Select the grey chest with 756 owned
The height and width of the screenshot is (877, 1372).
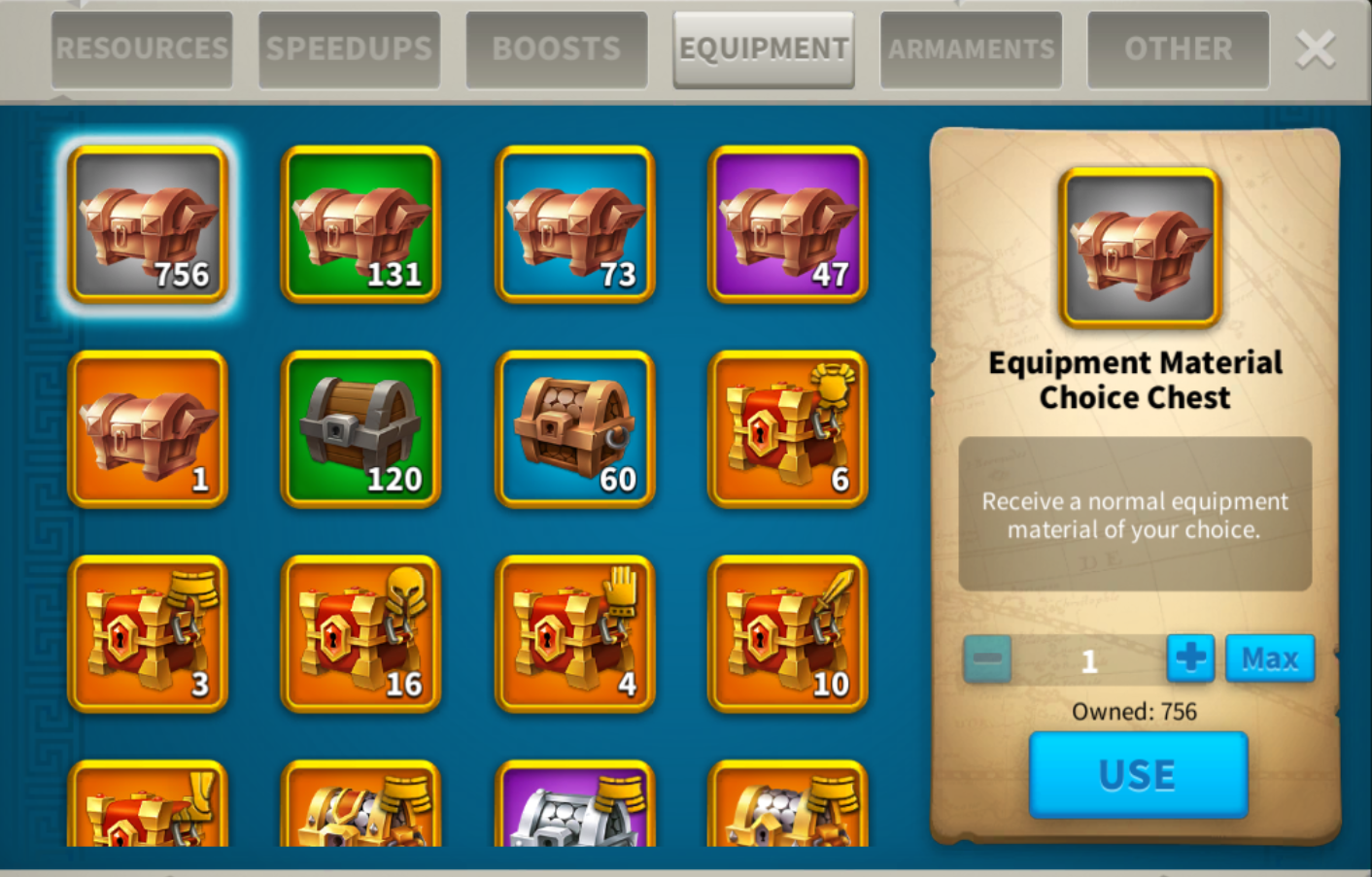(x=148, y=224)
